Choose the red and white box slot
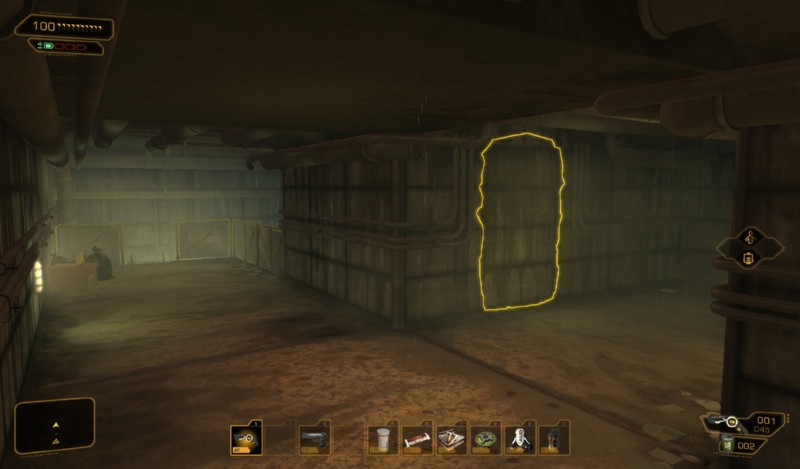Image resolution: width=800 pixels, height=469 pixels. (x=451, y=438)
